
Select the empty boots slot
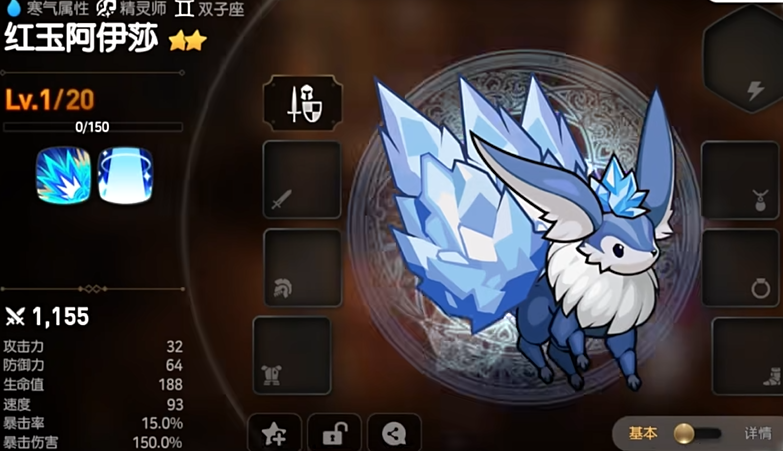pyautogui.click(x=748, y=355)
